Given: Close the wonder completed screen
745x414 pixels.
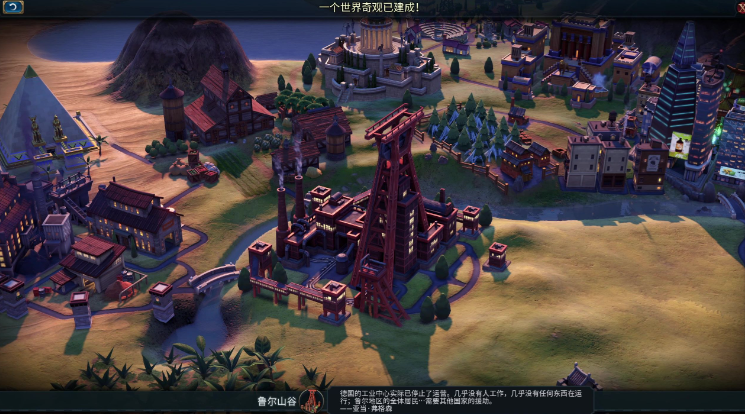Looking at the screenshot, I should click(740, 7).
